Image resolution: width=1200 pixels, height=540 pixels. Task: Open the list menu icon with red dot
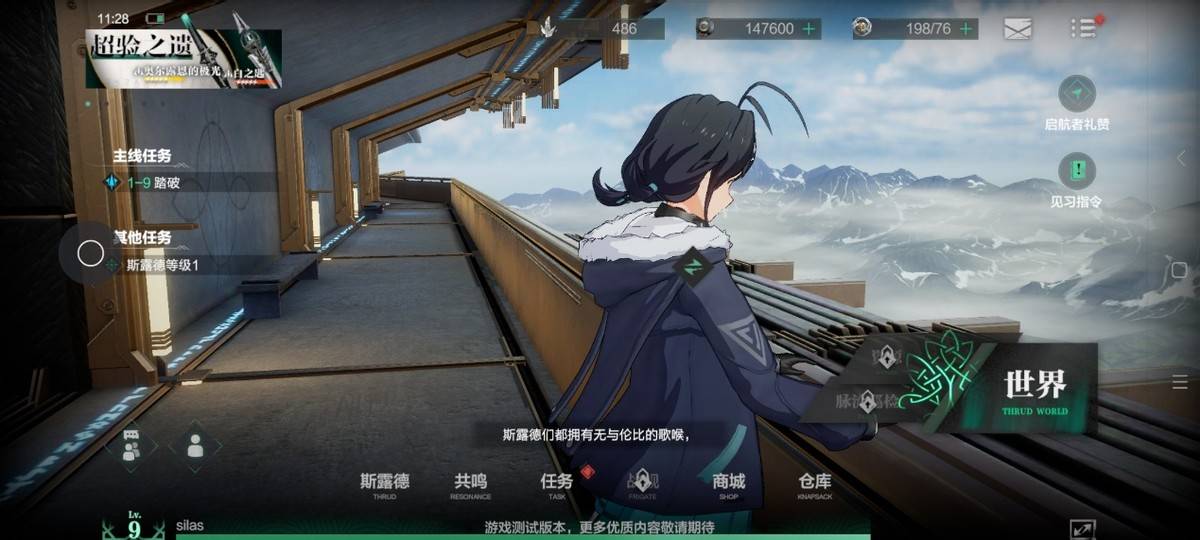pos(1083,28)
